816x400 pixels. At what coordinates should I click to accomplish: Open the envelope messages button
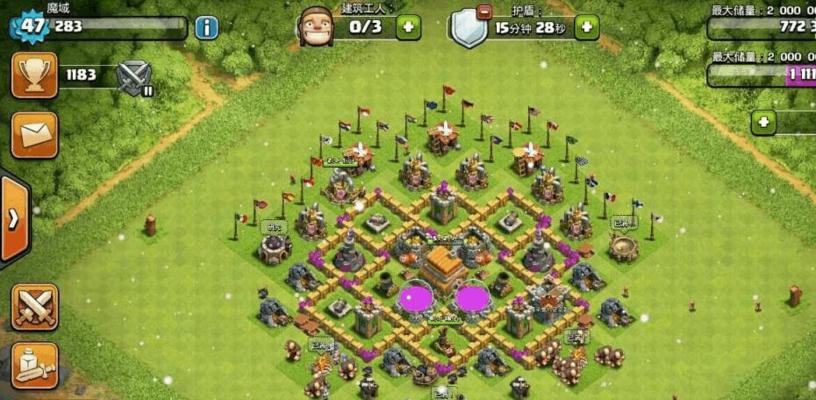click(34, 134)
